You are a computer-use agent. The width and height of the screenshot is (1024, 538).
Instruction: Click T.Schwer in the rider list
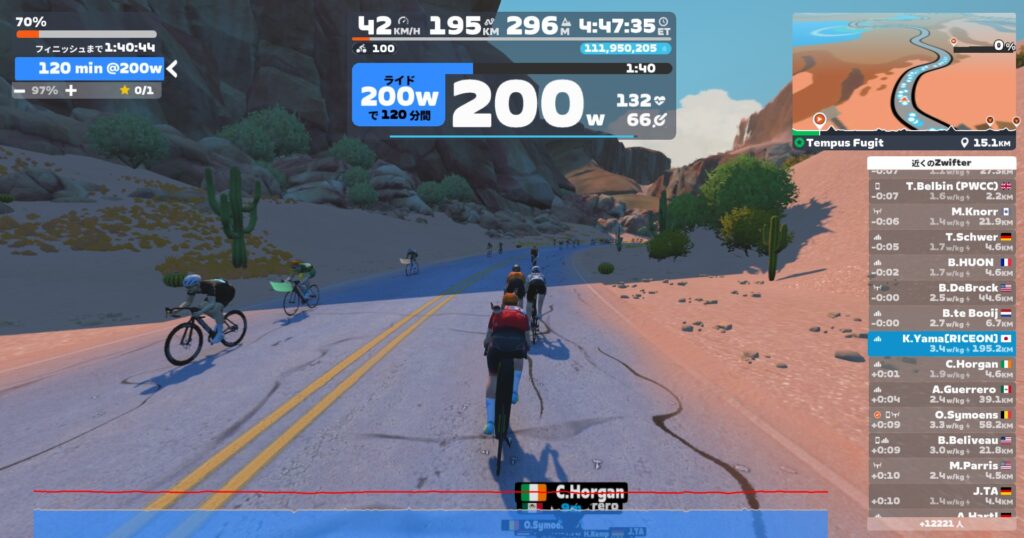[941, 241]
